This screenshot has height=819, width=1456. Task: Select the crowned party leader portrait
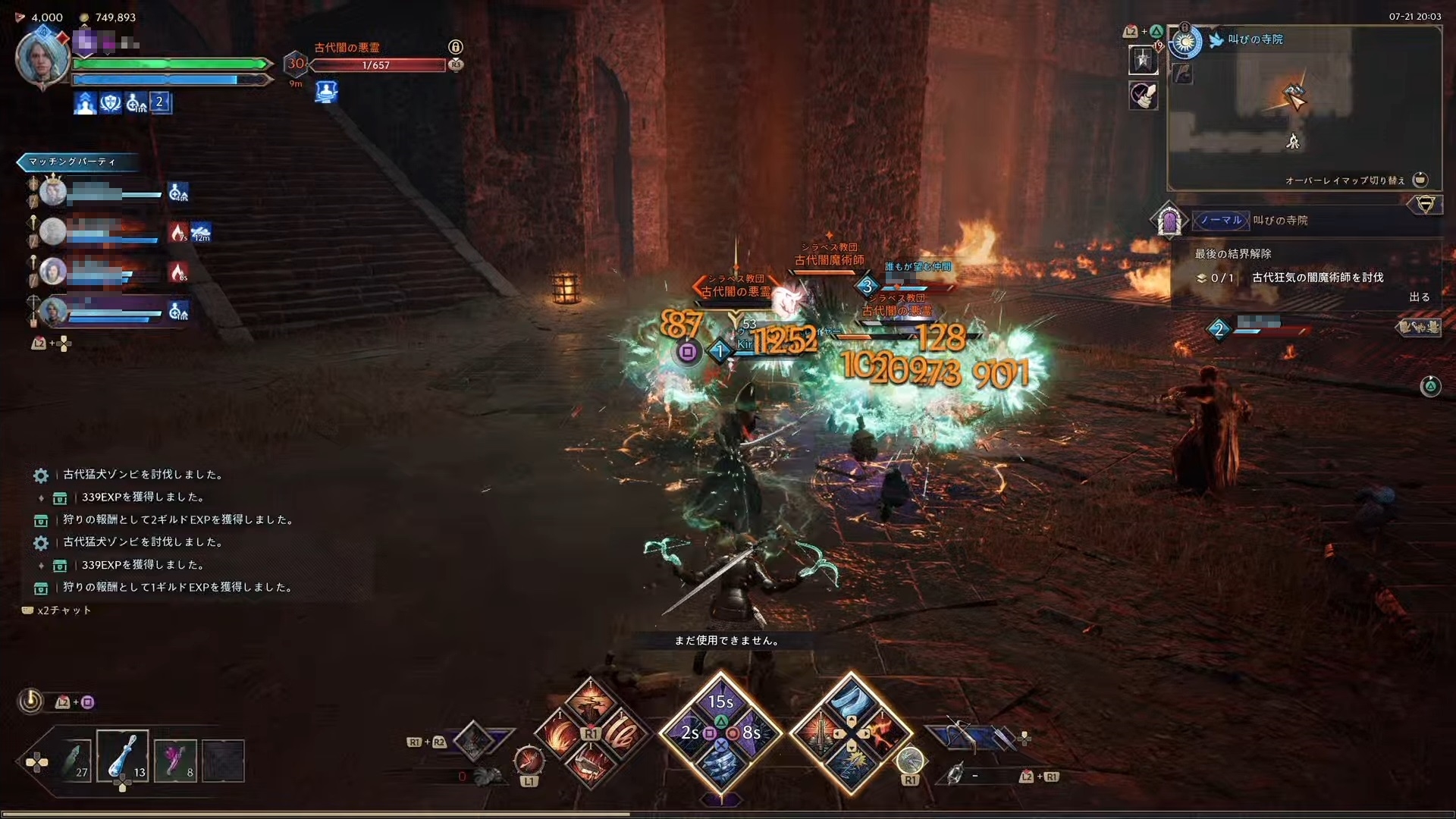[x=53, y=193]
